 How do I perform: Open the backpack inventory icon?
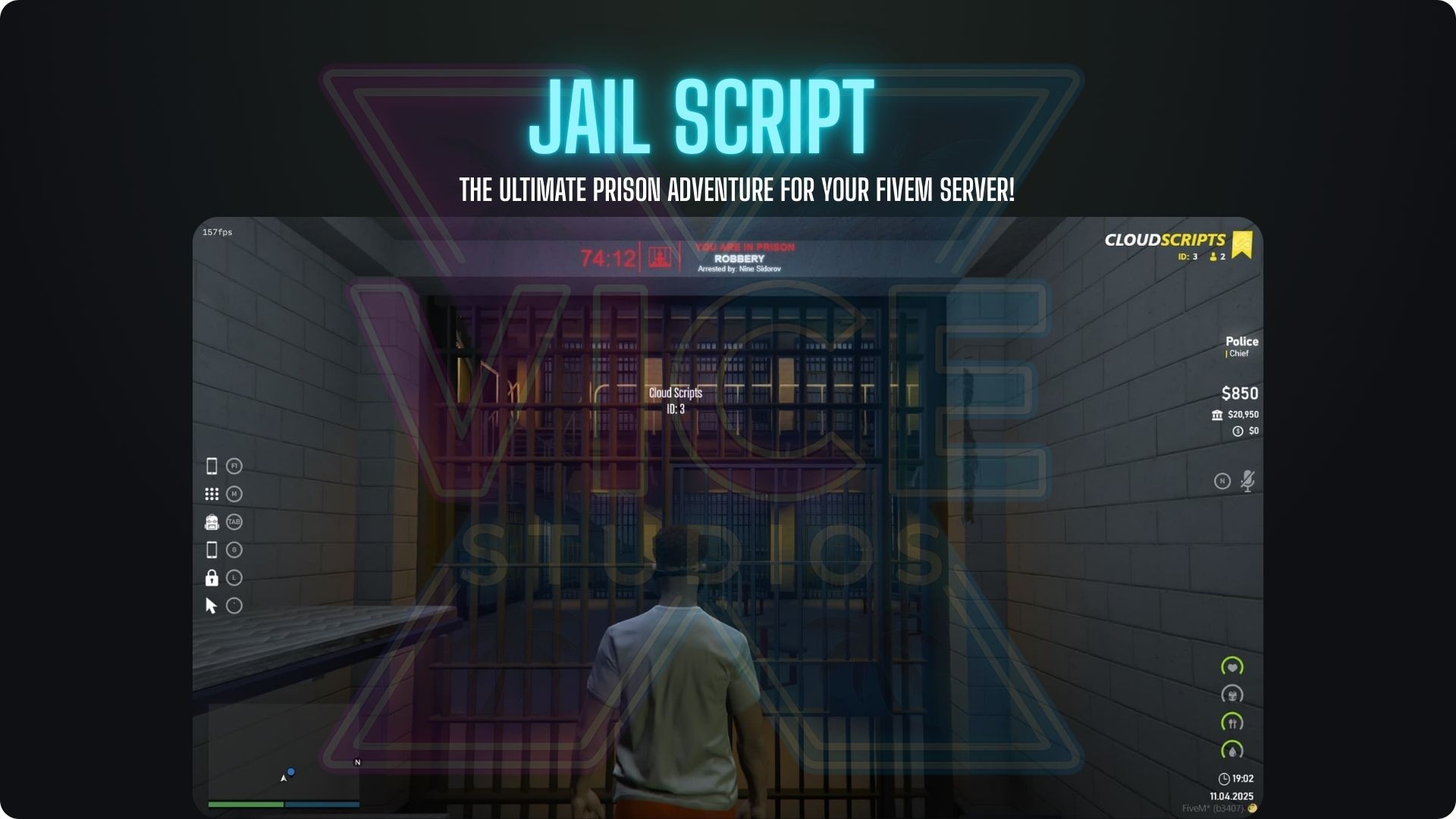212,522
